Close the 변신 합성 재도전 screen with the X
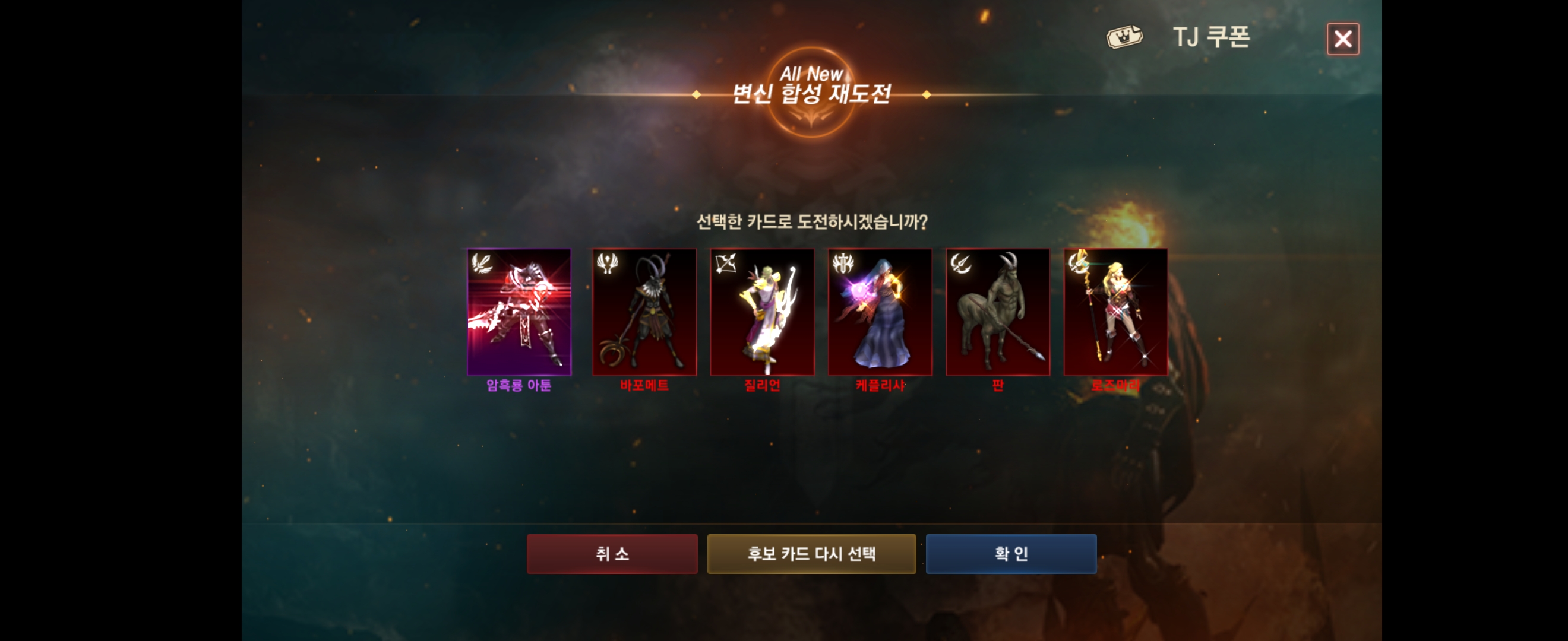This screenshot has height=641, width=1568. coord(1343,39)
